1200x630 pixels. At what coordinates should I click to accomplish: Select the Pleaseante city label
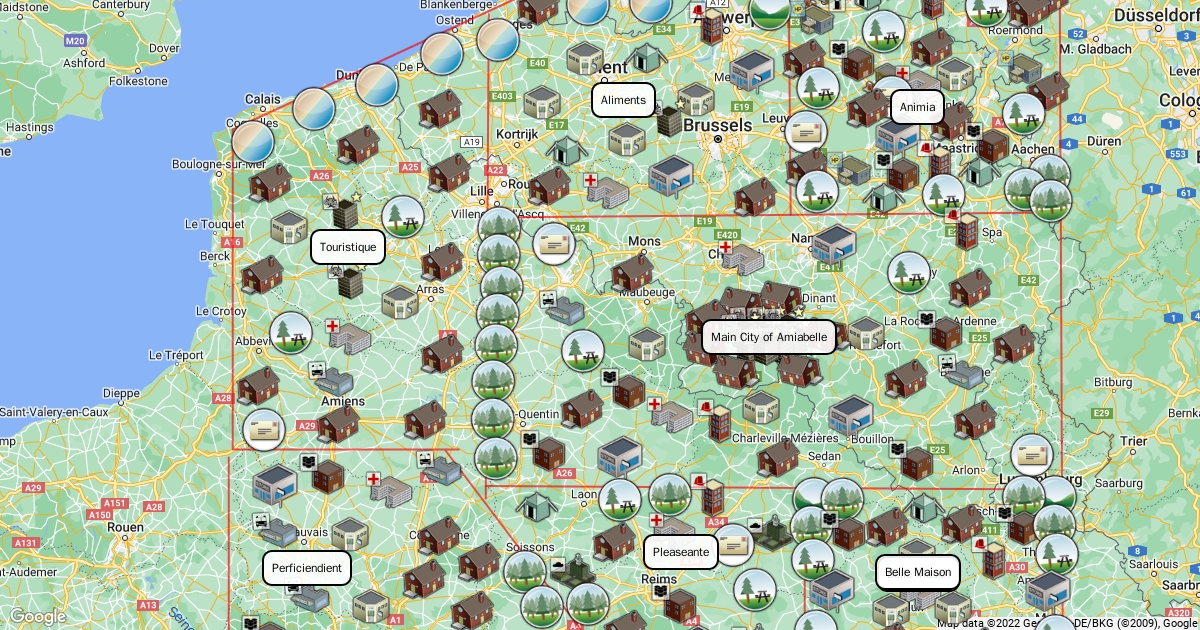[681, 552]
